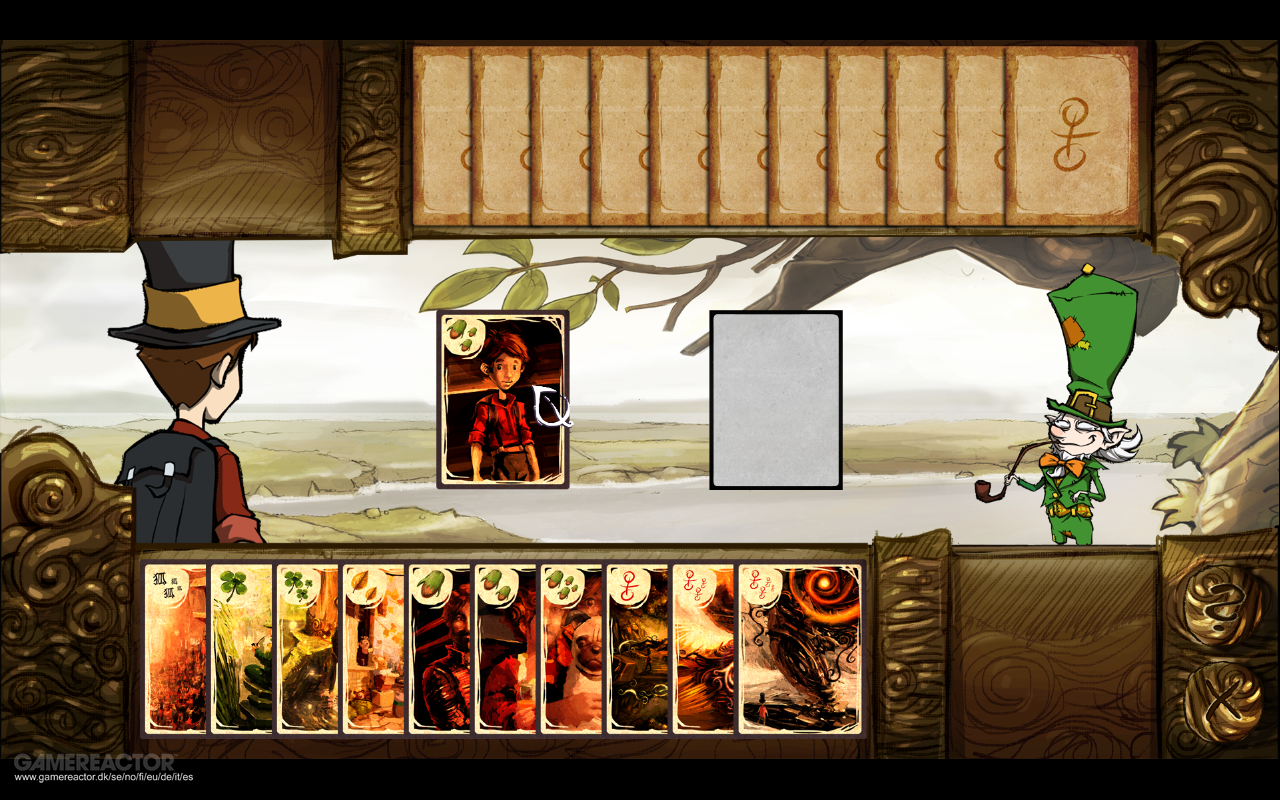Select the single acorn card
1280x800 pixels.
(439, 650)
